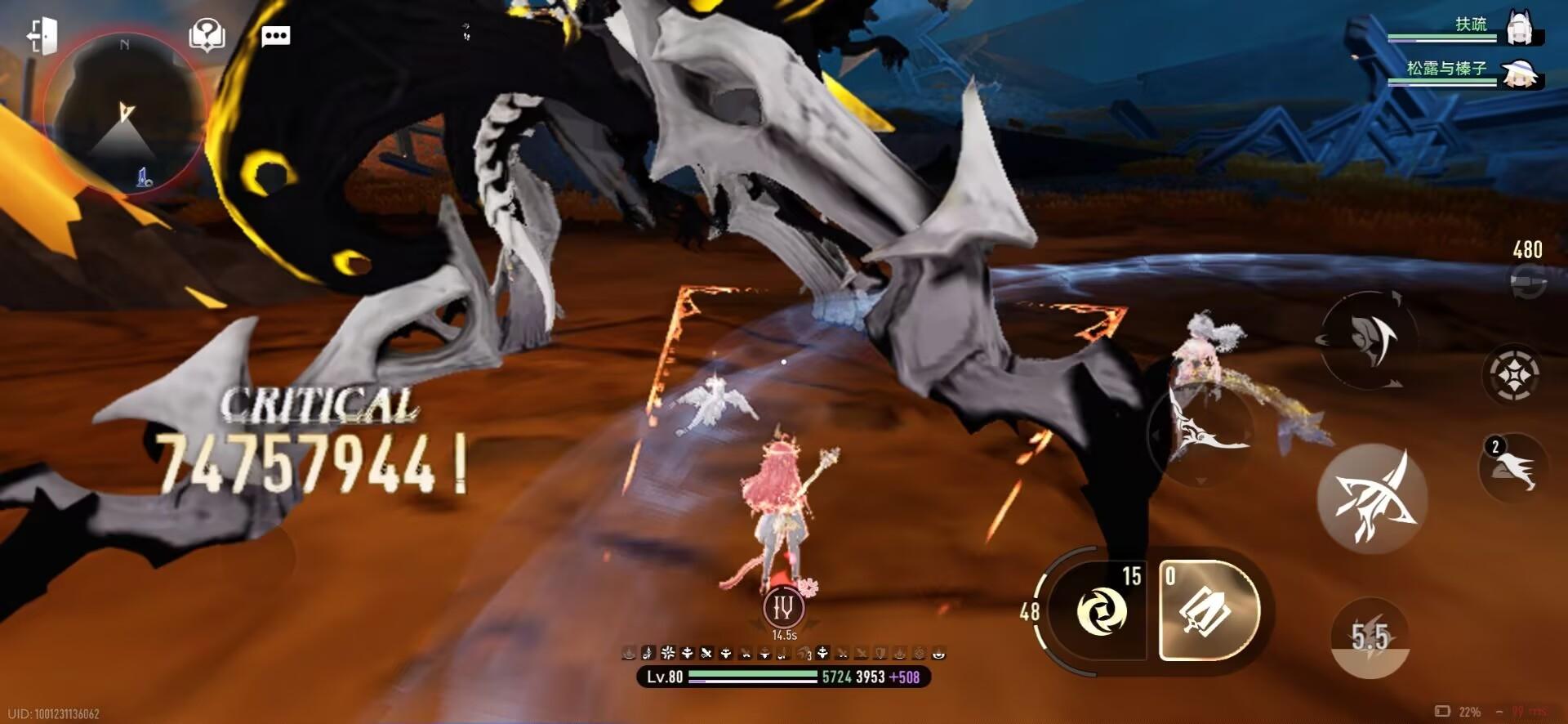
Task: Activate the swirl skill with 15 charges
Action: click(1102, 611)
